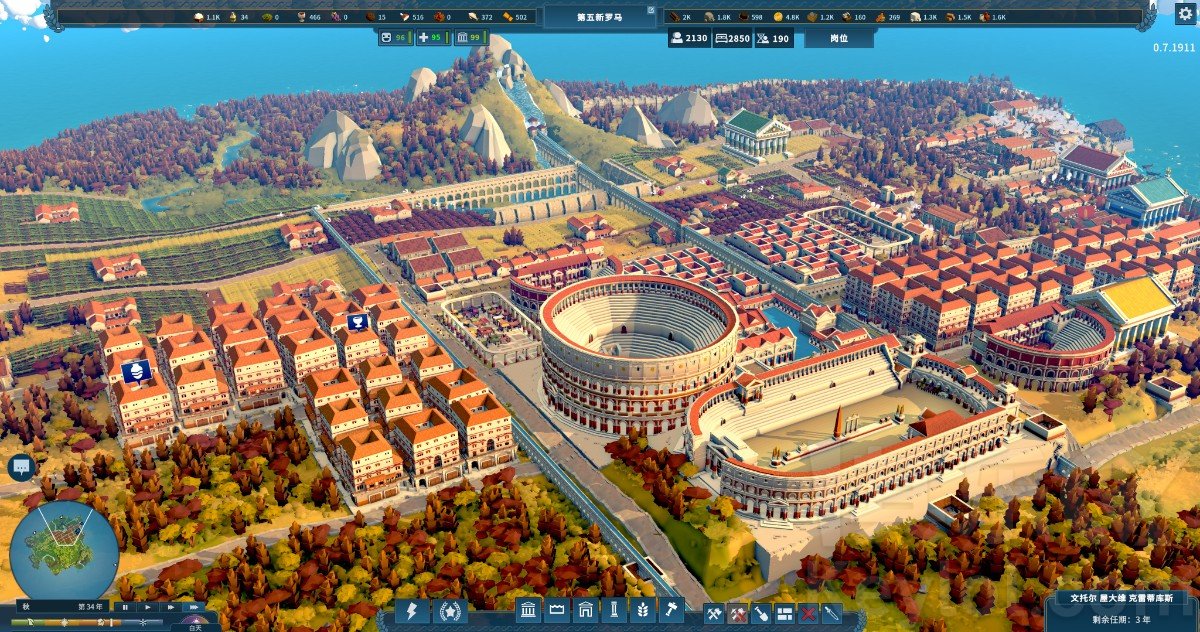Screen dimensions: 1200x632
Task: Set game speed to double fast-forward
Action: (x=170, y=607)
